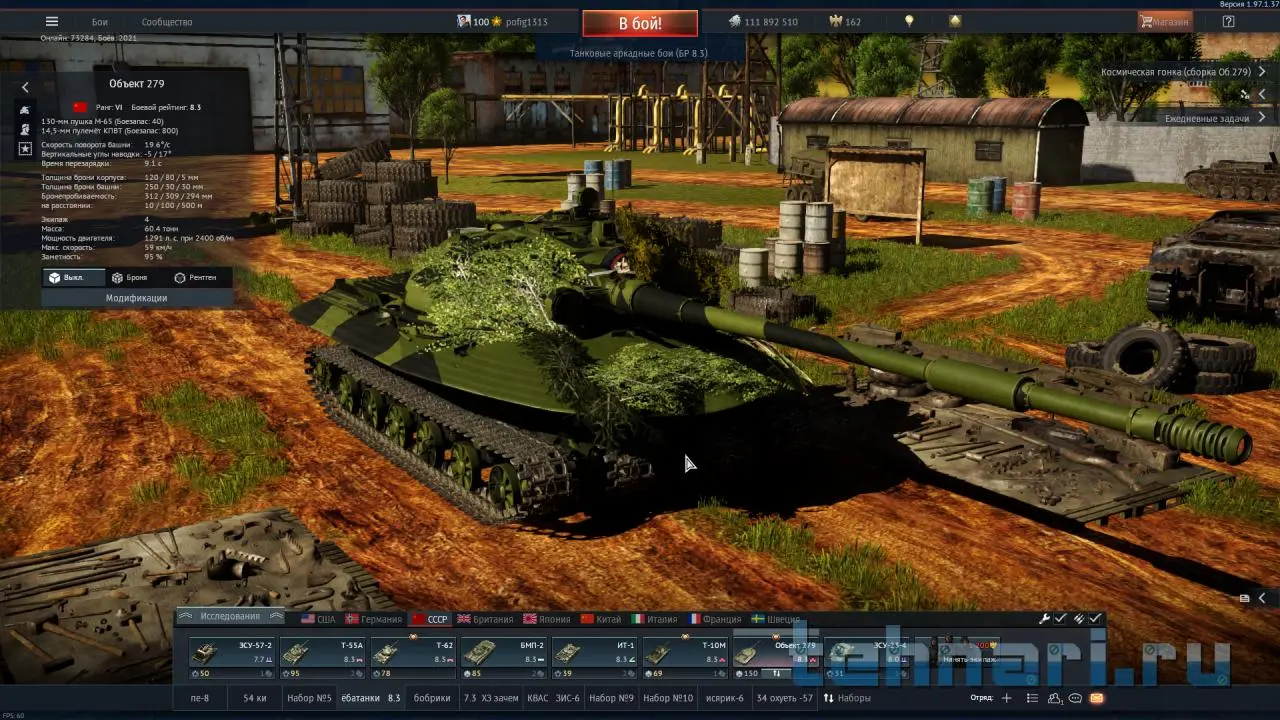Select the Германия nation tab
The width and height of the screenshot is (1280, 720).
pos(374,619)
